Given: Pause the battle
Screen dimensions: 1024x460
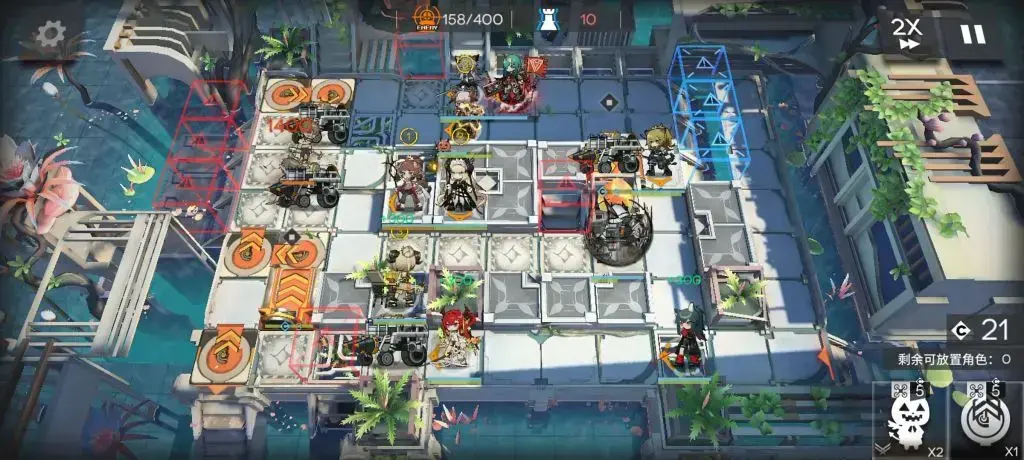Looking at the screenshot, I should click(x=972, y=35).
